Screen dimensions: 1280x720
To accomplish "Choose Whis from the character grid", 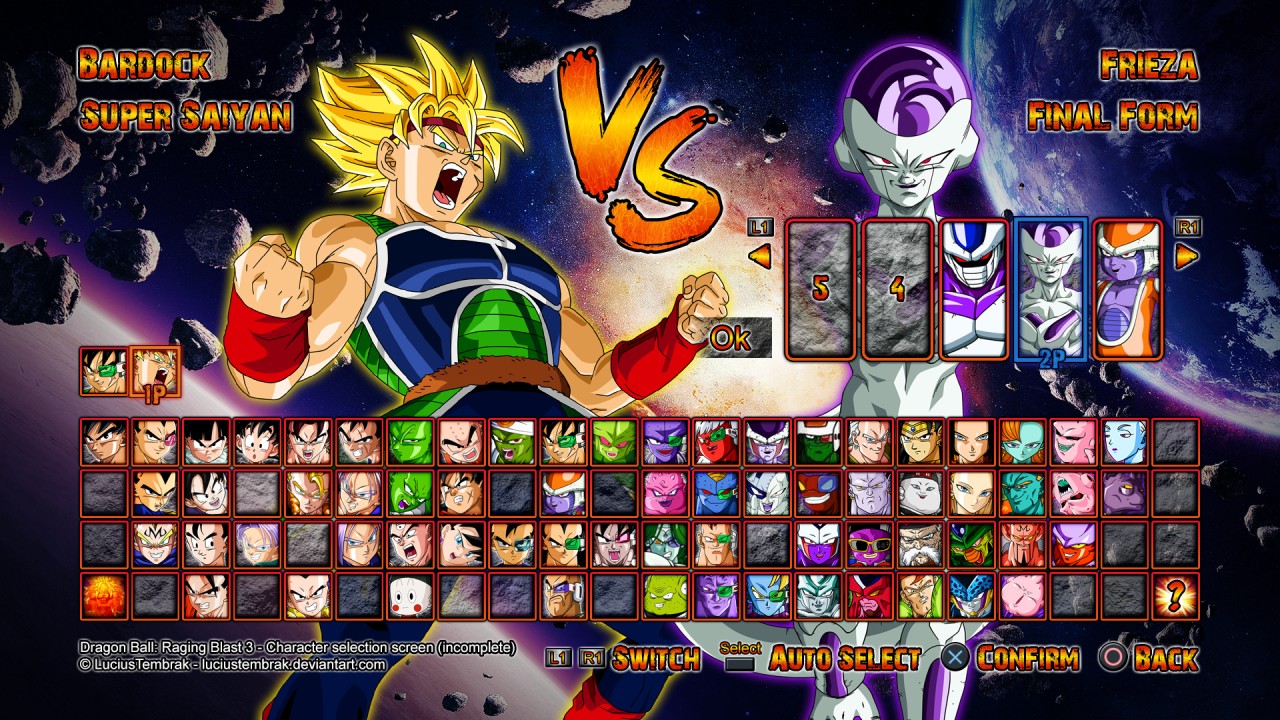I will (1124, 442).
